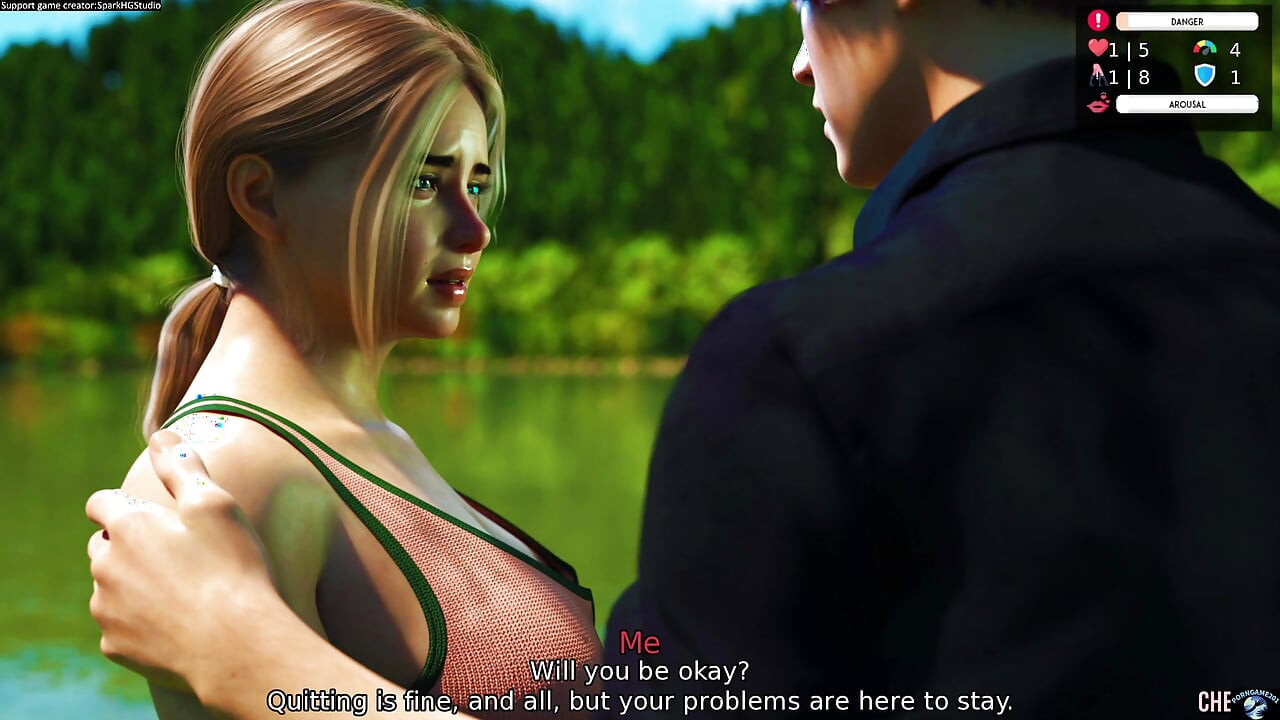1280x720 pixels.
Task: Click the crown above the lips icon
Action: 1103,94
